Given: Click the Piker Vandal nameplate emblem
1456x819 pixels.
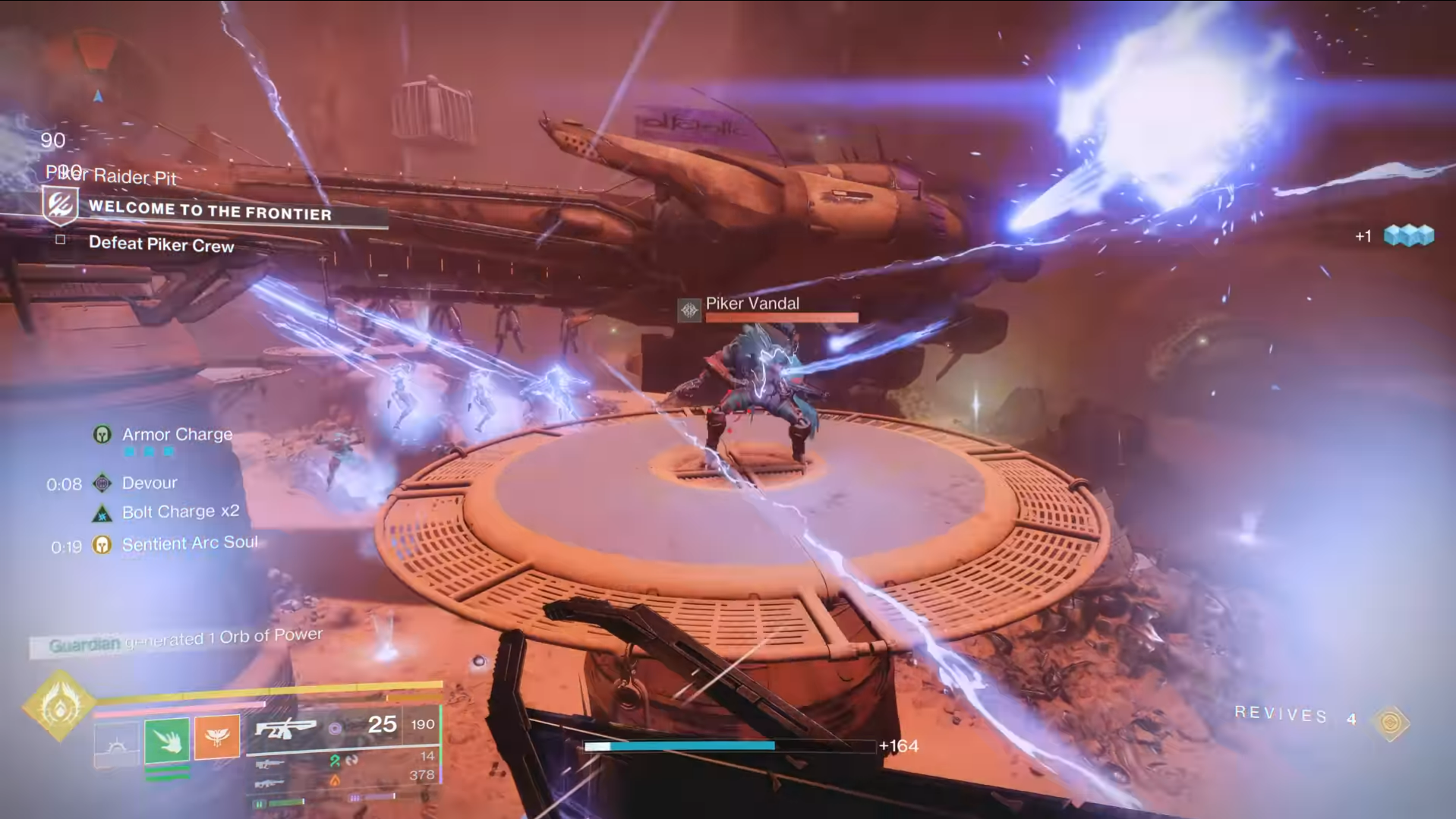Looking at the screenshot, I should pos(689,310).
